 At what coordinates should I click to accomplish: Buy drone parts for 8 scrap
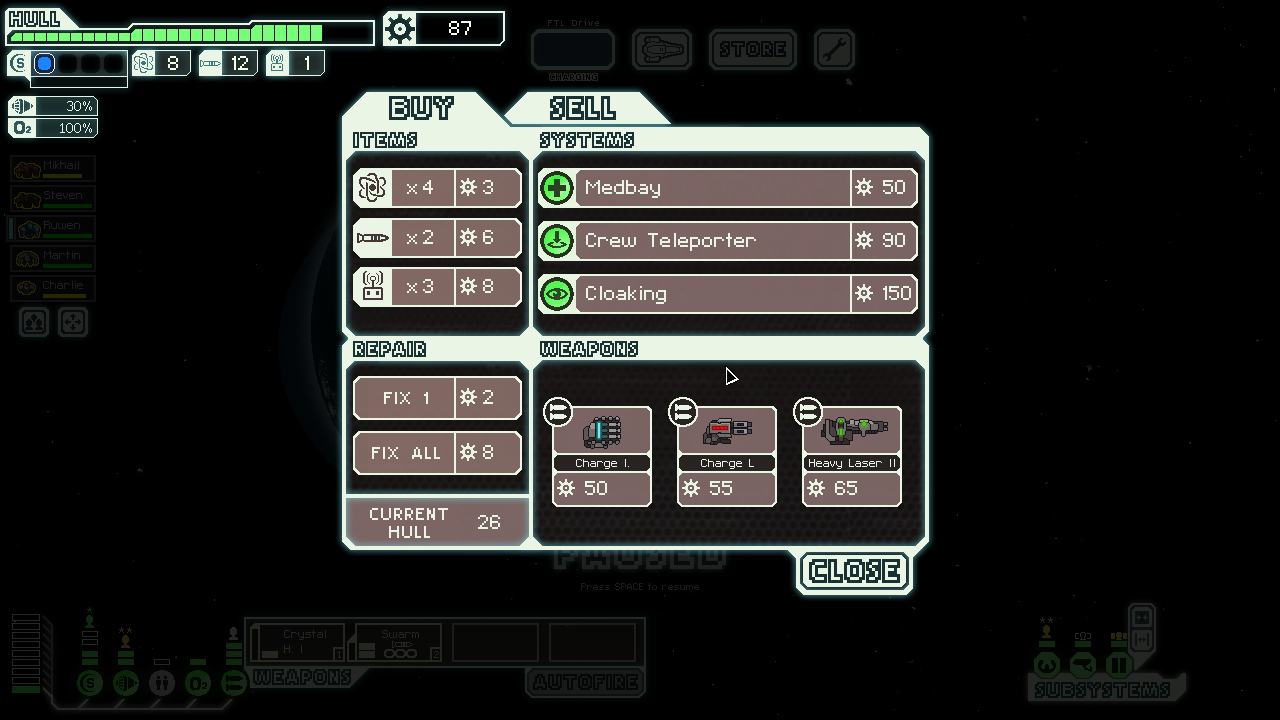point(438,288)
